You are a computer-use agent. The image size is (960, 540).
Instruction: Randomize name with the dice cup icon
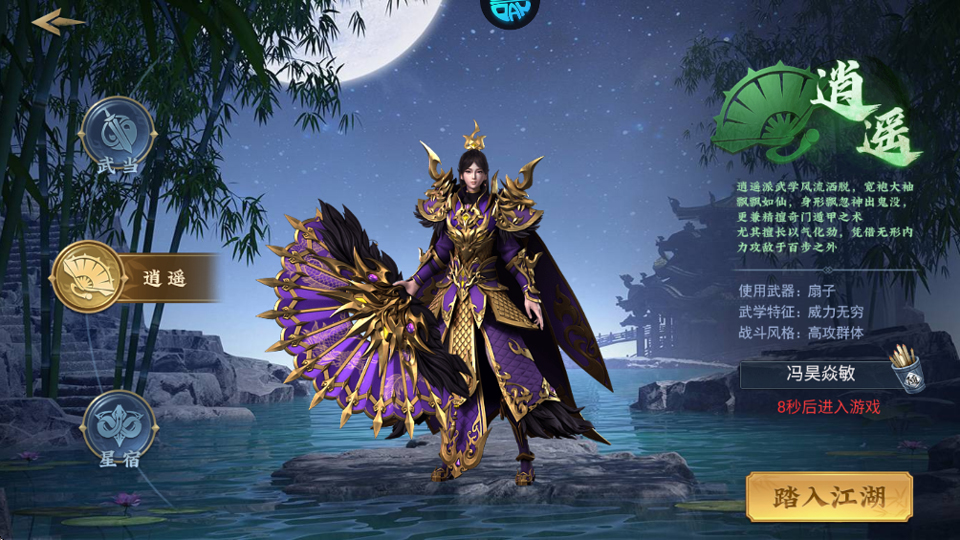[x=905, y=369]
